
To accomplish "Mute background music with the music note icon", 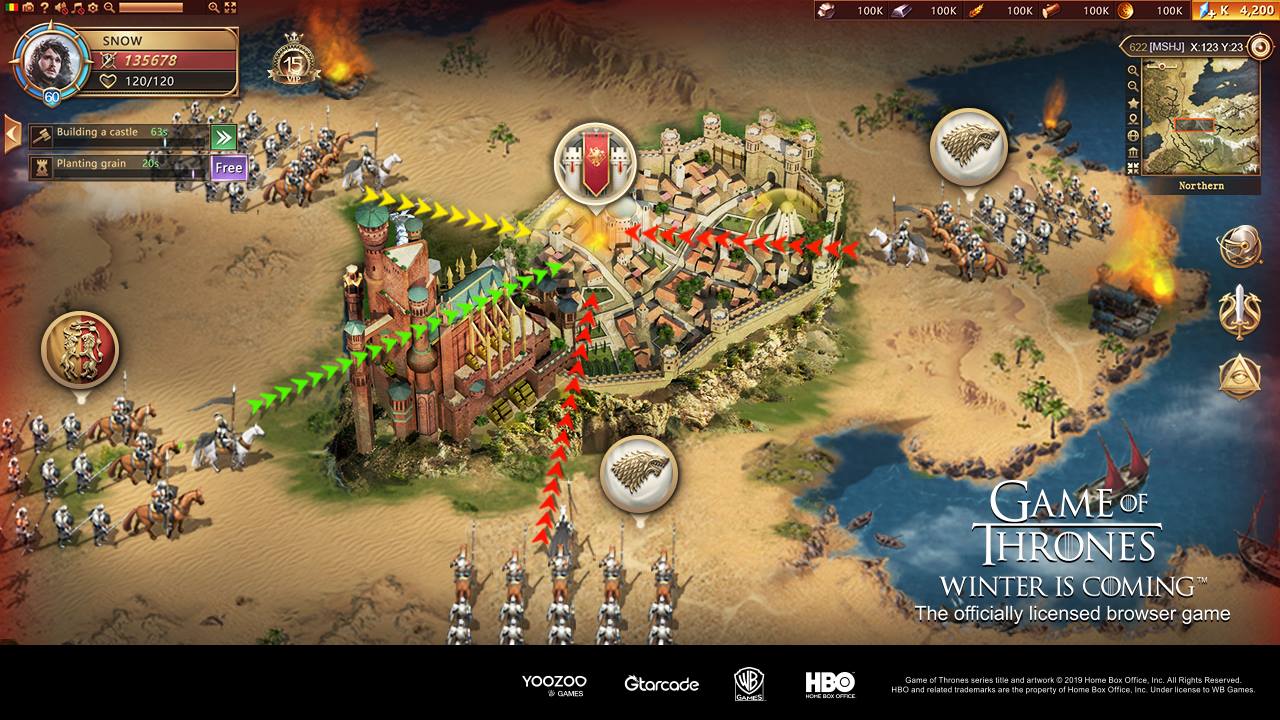I will (76, 8).
